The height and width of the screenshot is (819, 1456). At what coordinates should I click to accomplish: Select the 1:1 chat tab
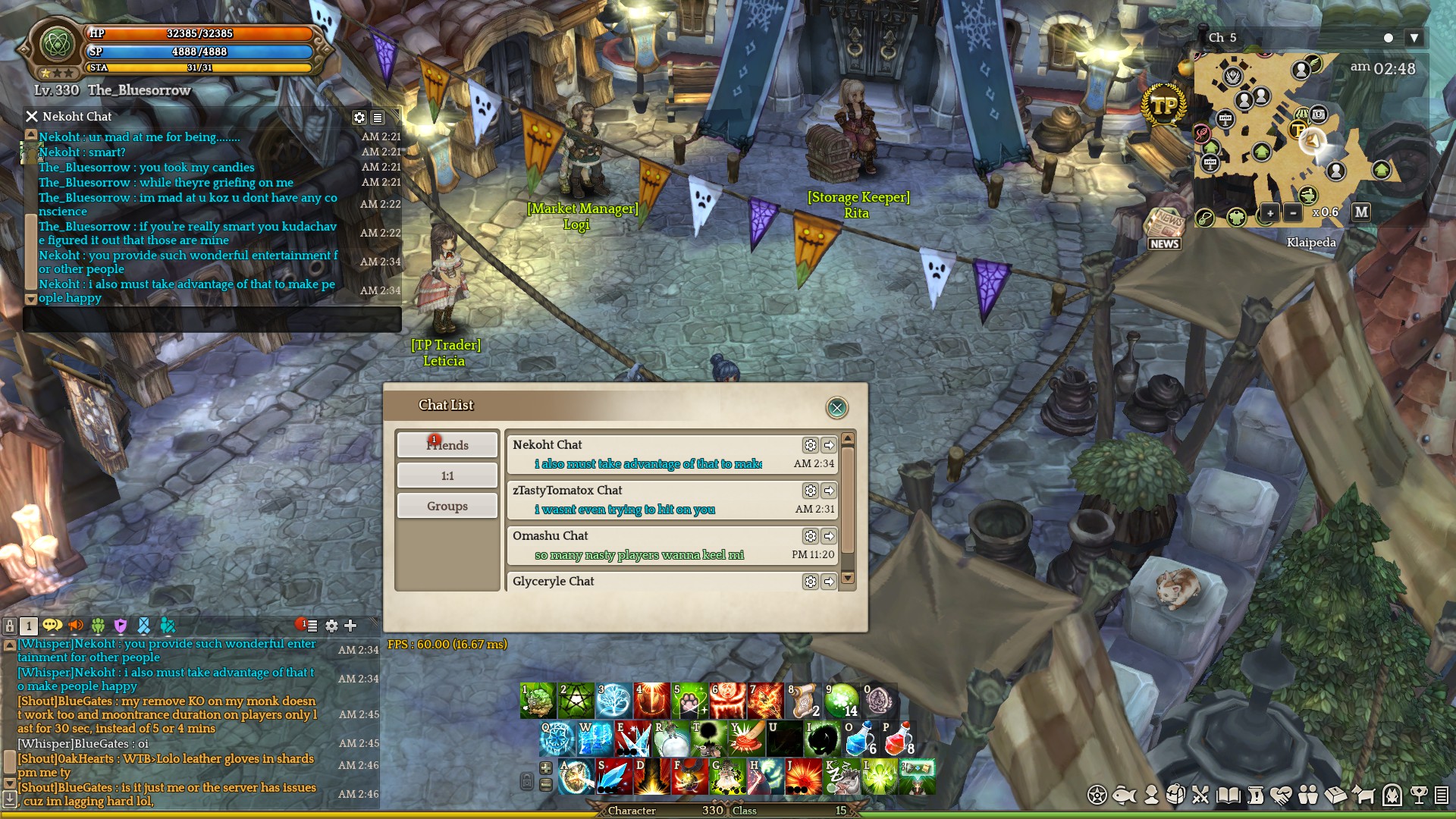[447, 475]
